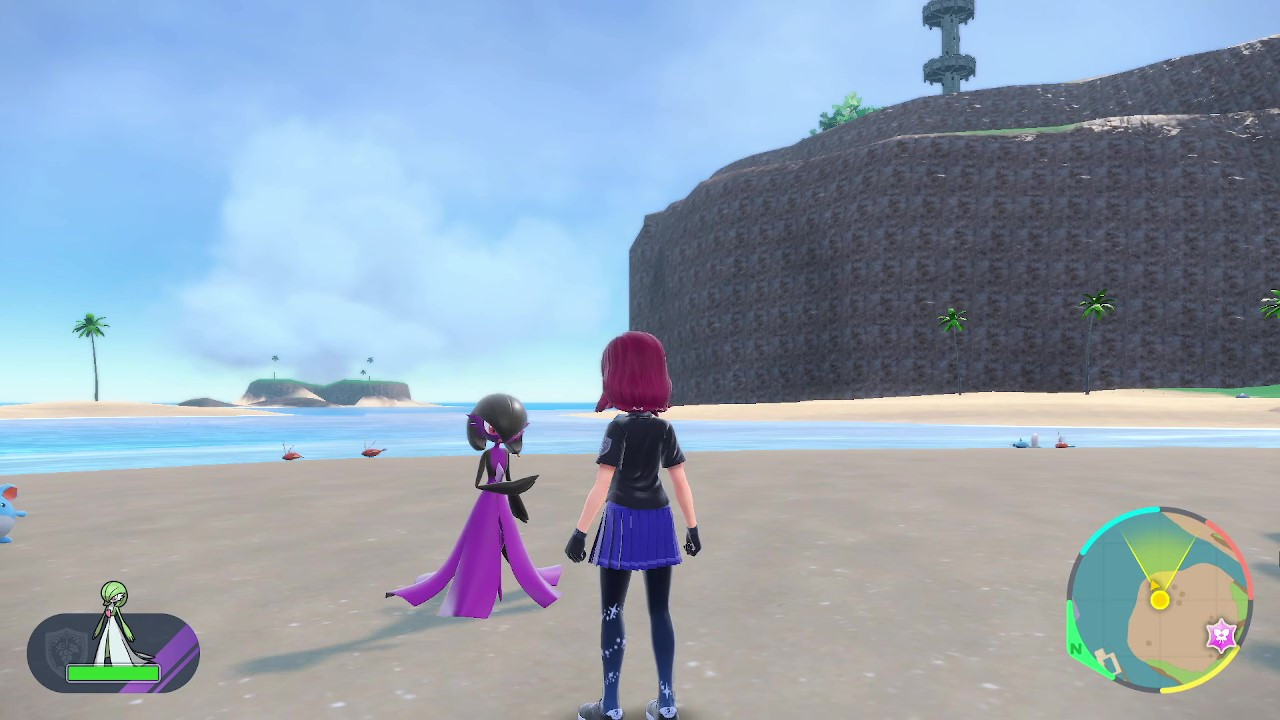Select the Gardevoir portrait in the party status panel
This screenshot has height=720, width=1280.
[112, 623]
